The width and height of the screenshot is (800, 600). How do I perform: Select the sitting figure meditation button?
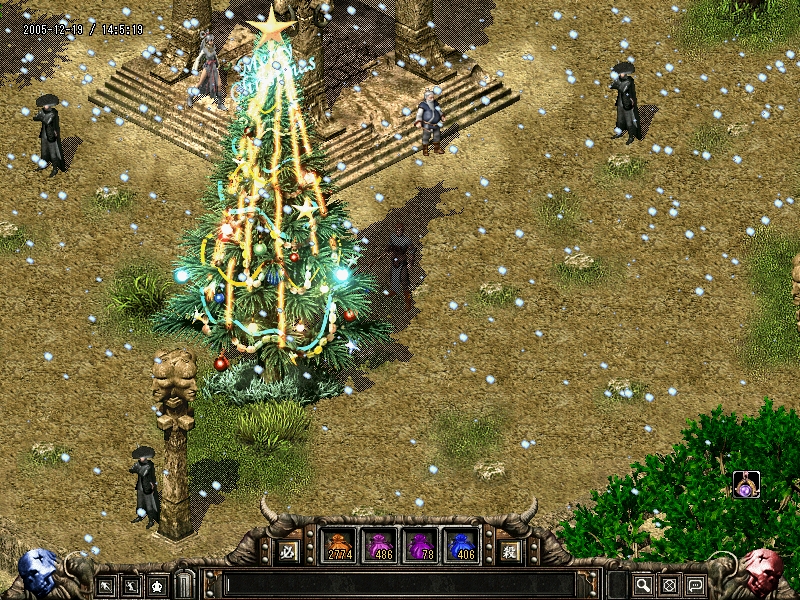pos(157,585)
